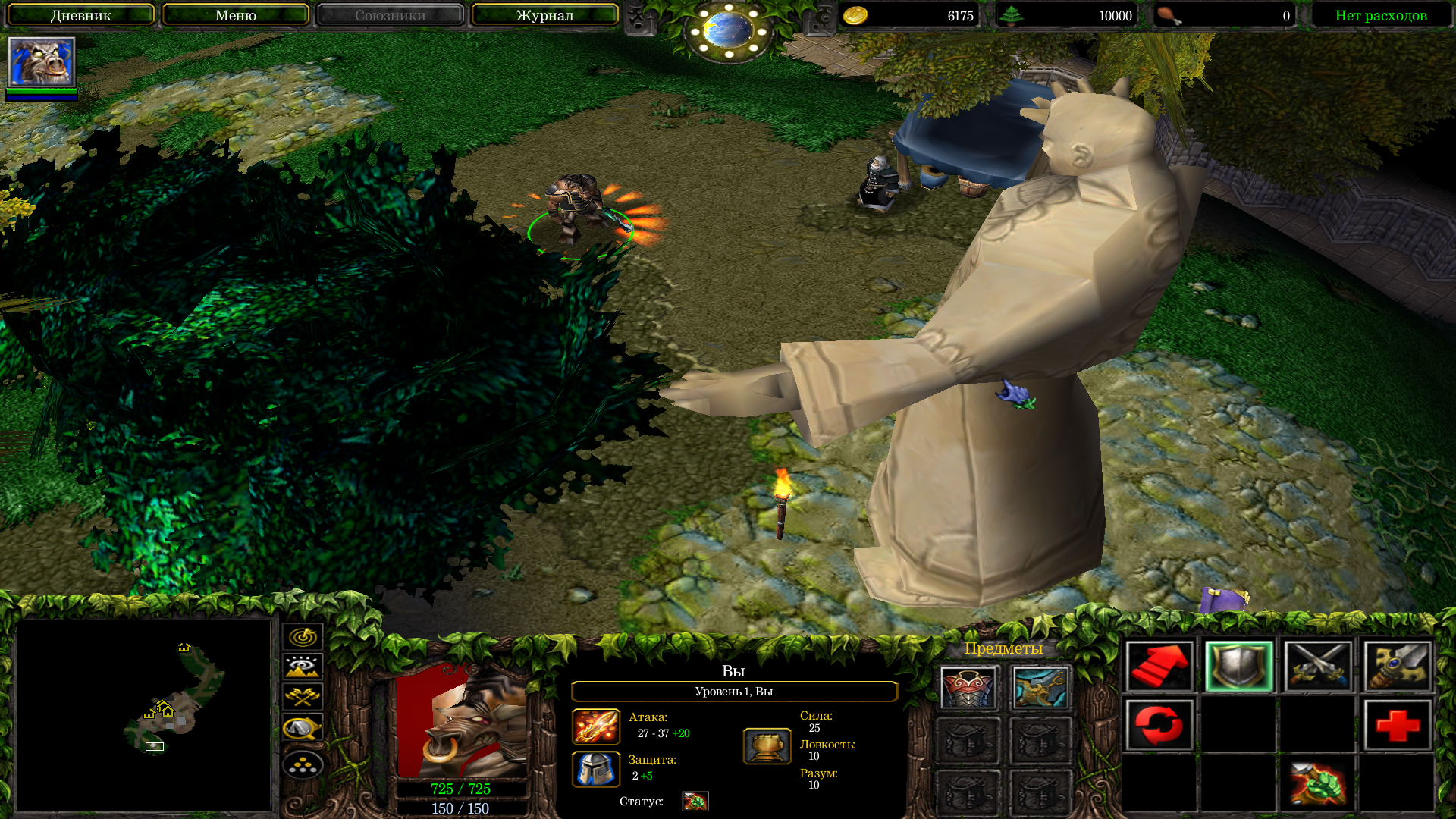
Task: Open the Дневник quests menu
Action: click(x=81, y=15)
